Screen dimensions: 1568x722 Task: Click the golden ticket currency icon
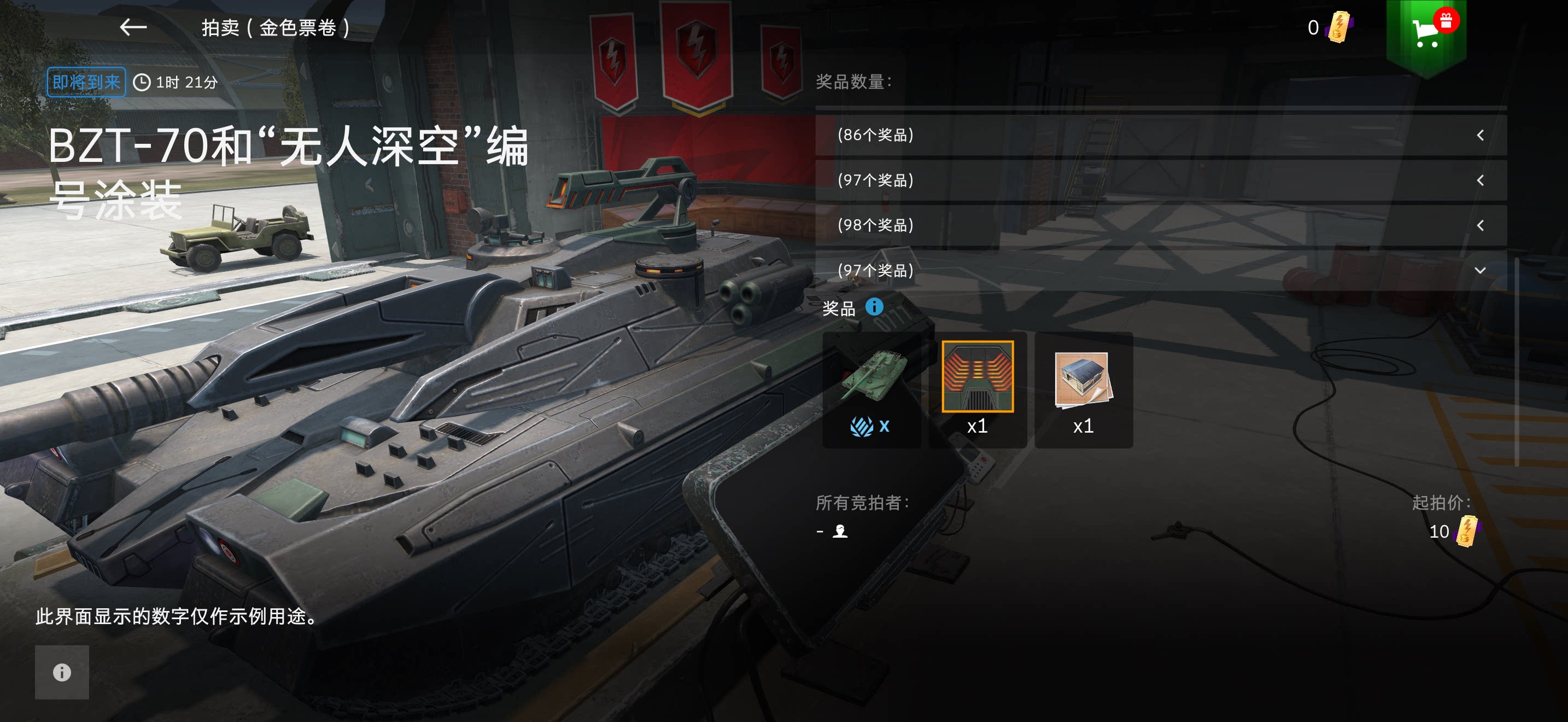point(1339,27)
